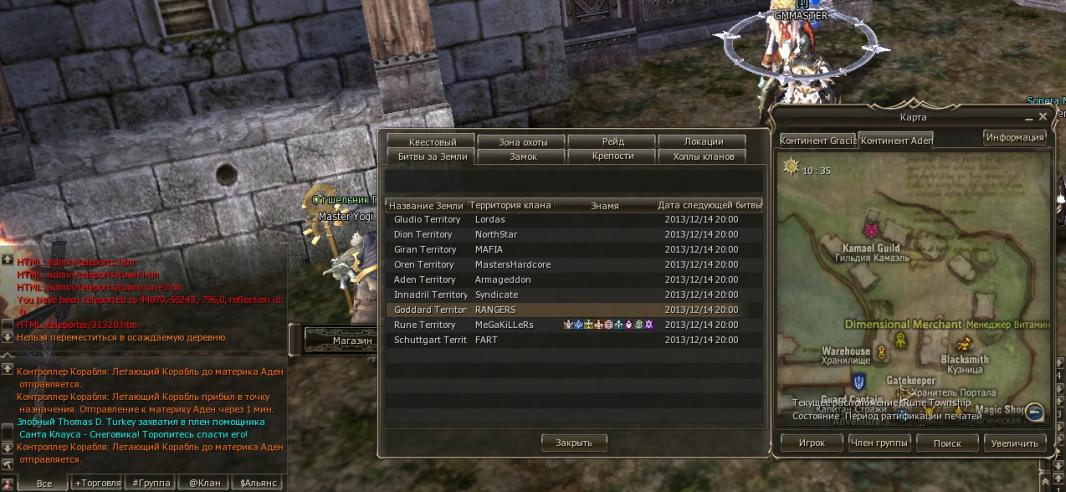Open the Поиск map search
Viewport: 1066px width, 492px height.
point(946,442)
